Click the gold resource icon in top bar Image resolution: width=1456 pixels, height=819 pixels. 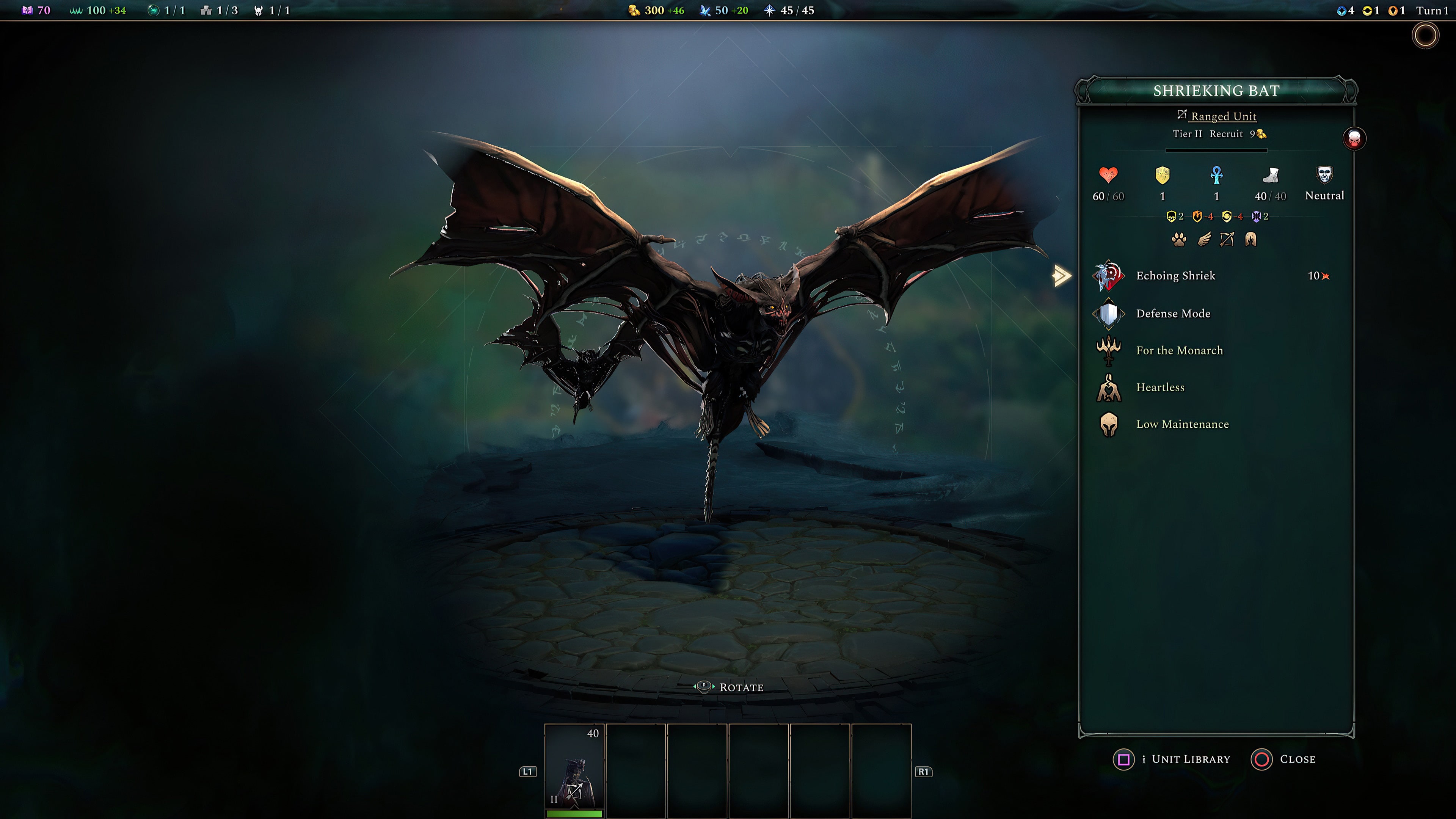point(634,10)
